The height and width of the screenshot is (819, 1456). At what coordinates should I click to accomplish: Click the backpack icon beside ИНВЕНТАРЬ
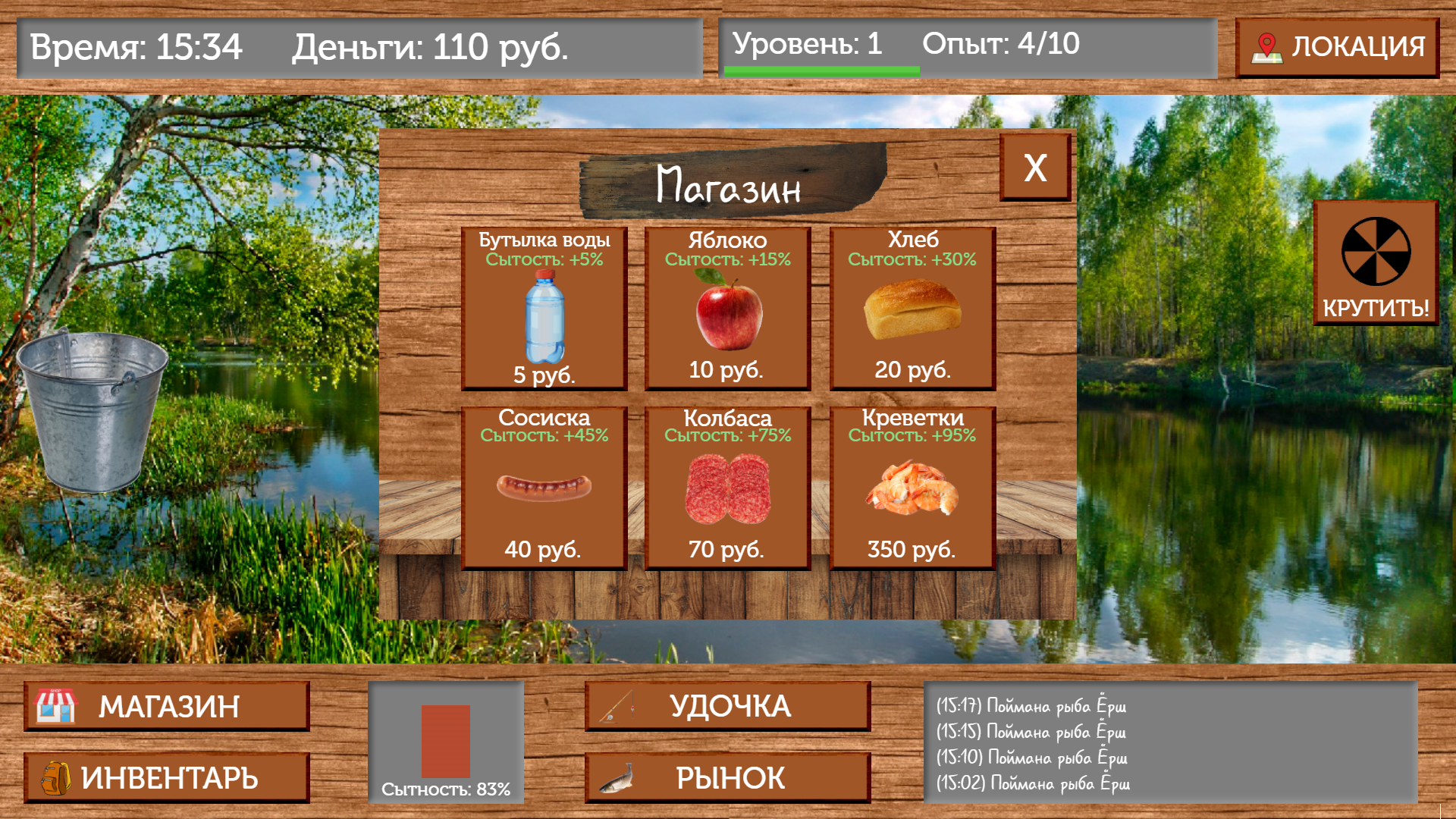pyautogui.click(x=57, y=777)
